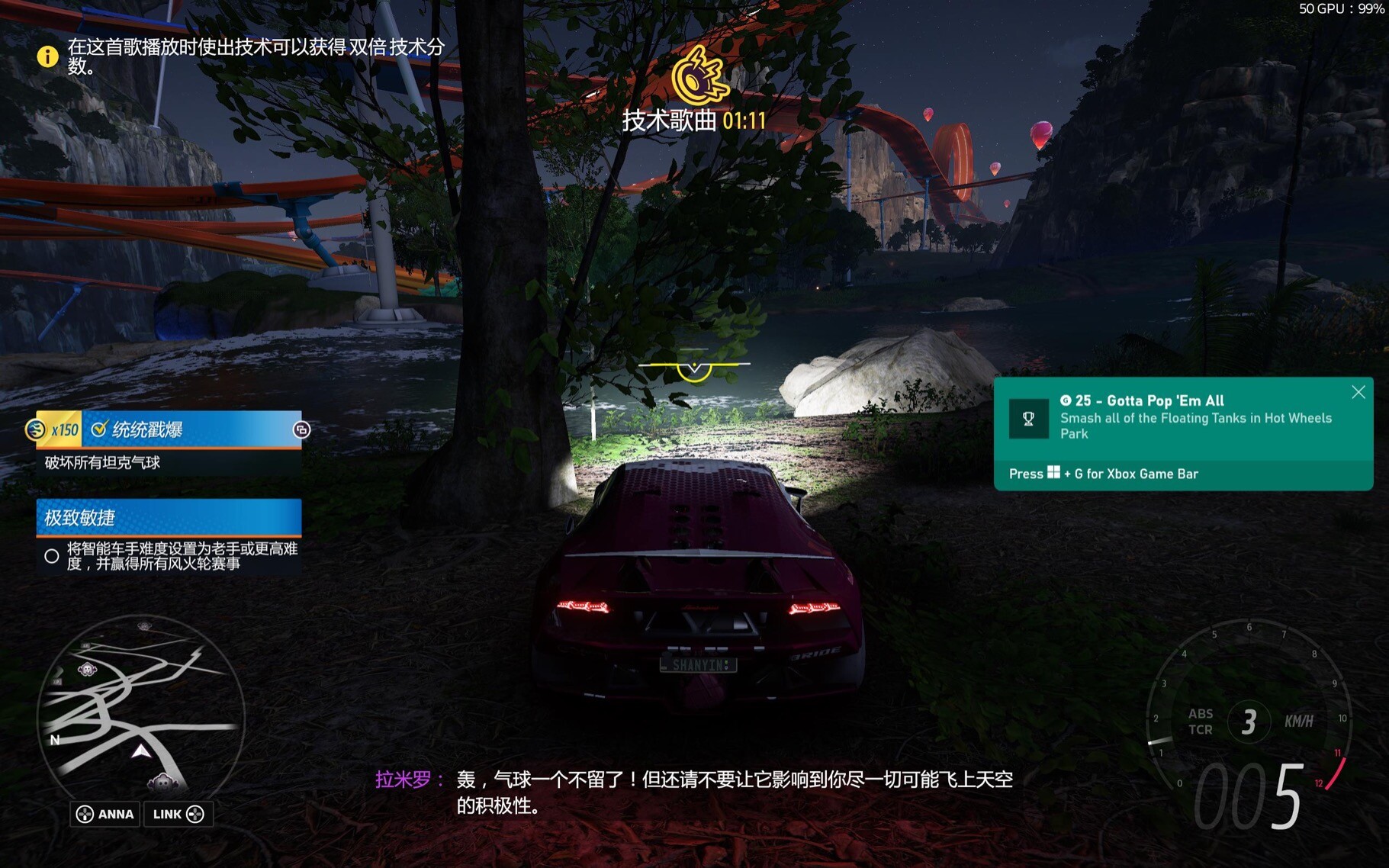Activate the ANNA assistant label

106,814
